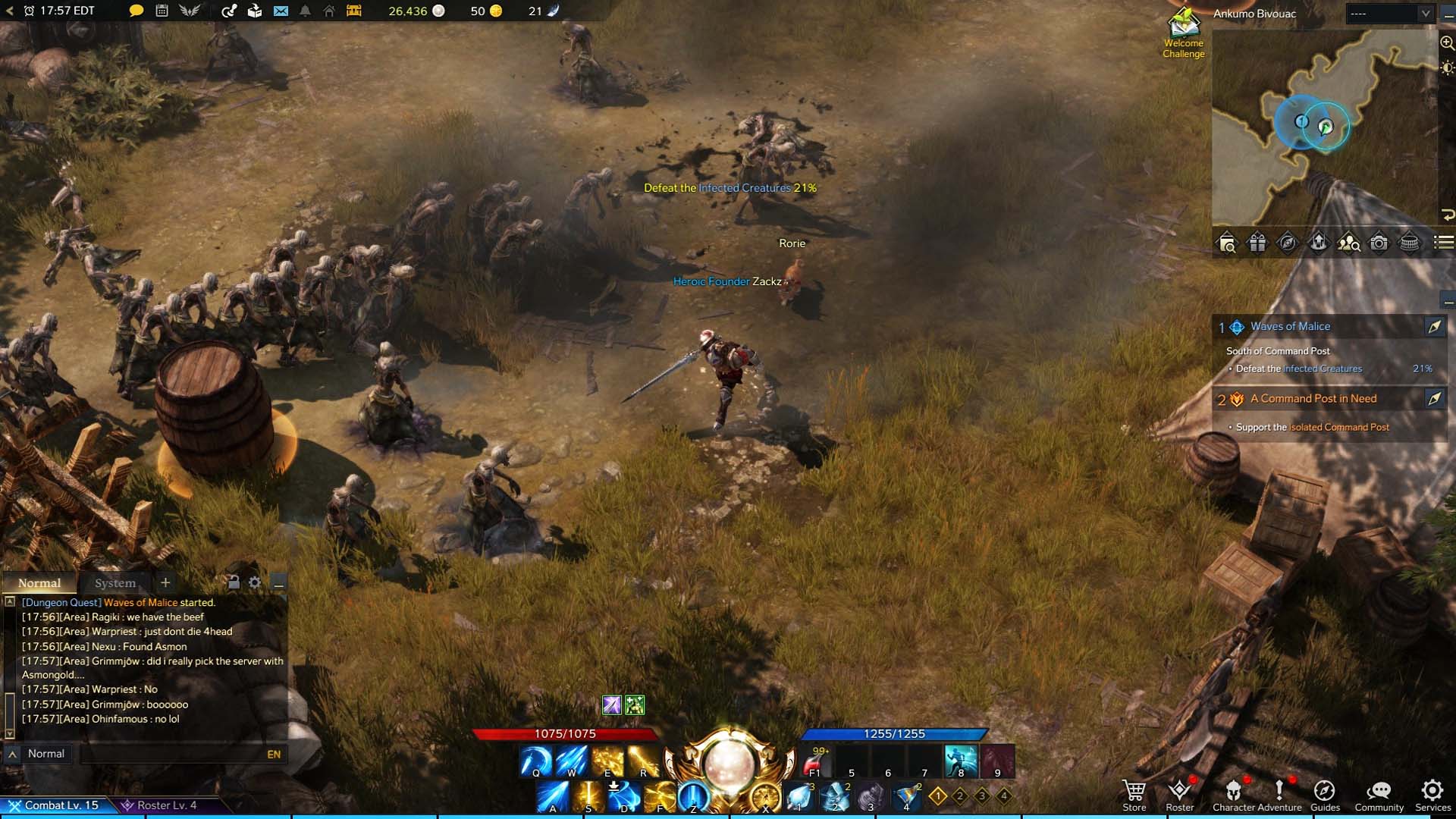
Task: Click the EN language indicator in chat
Action: click(271, 754)
